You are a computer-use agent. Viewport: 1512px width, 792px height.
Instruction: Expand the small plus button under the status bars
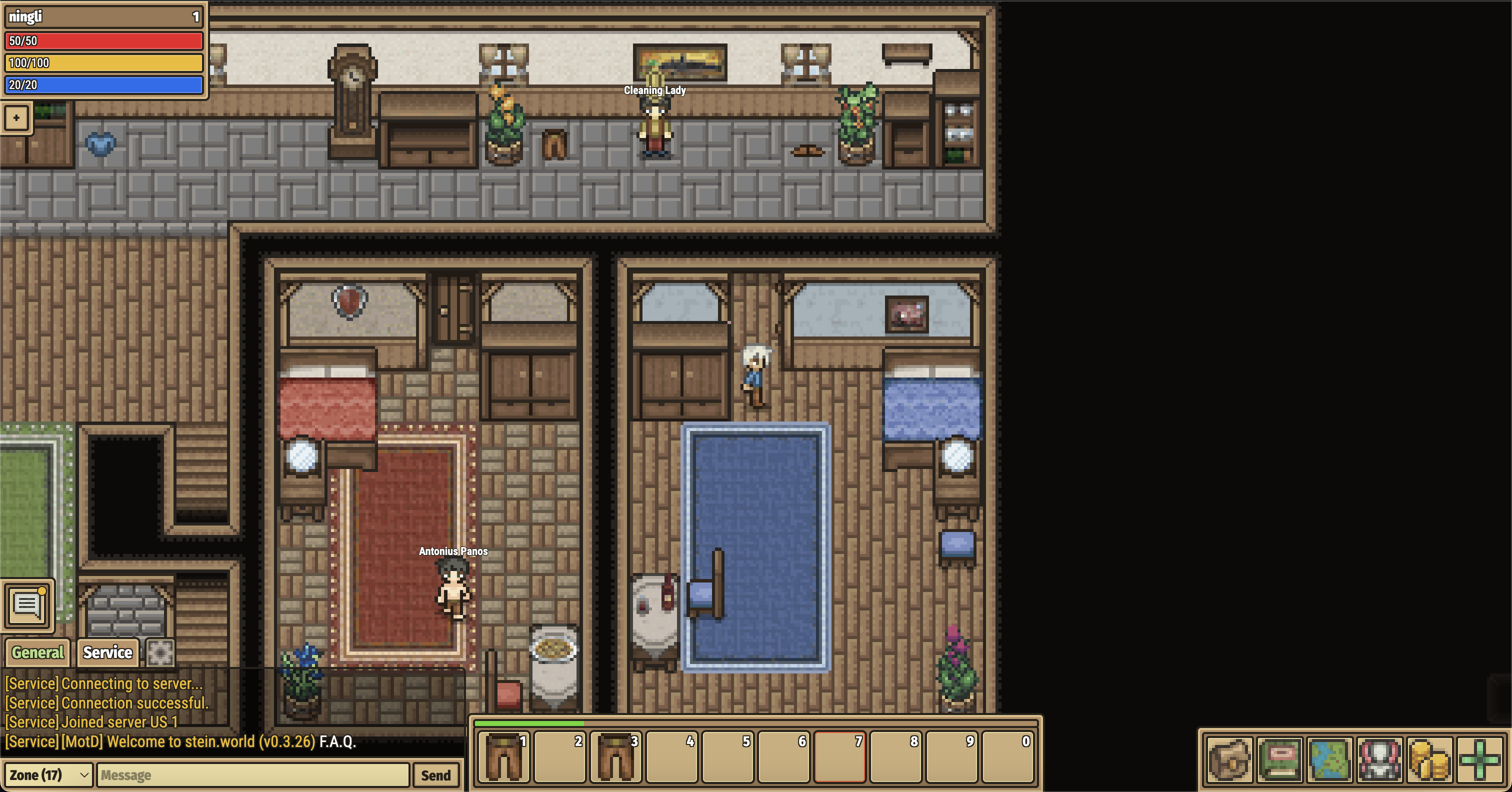[16, 118]
